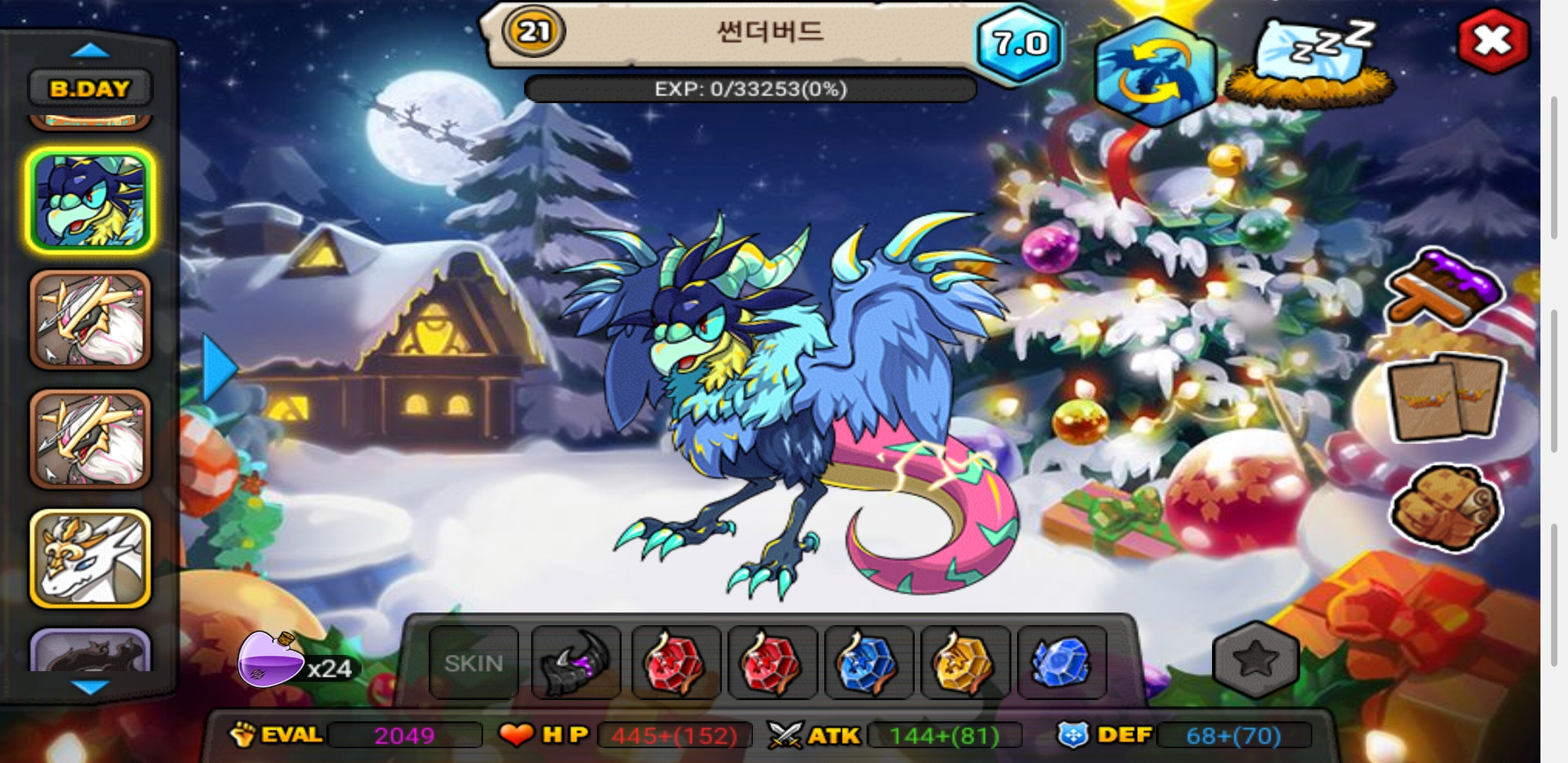Open the B.DAY sort filter

(90, 89)
